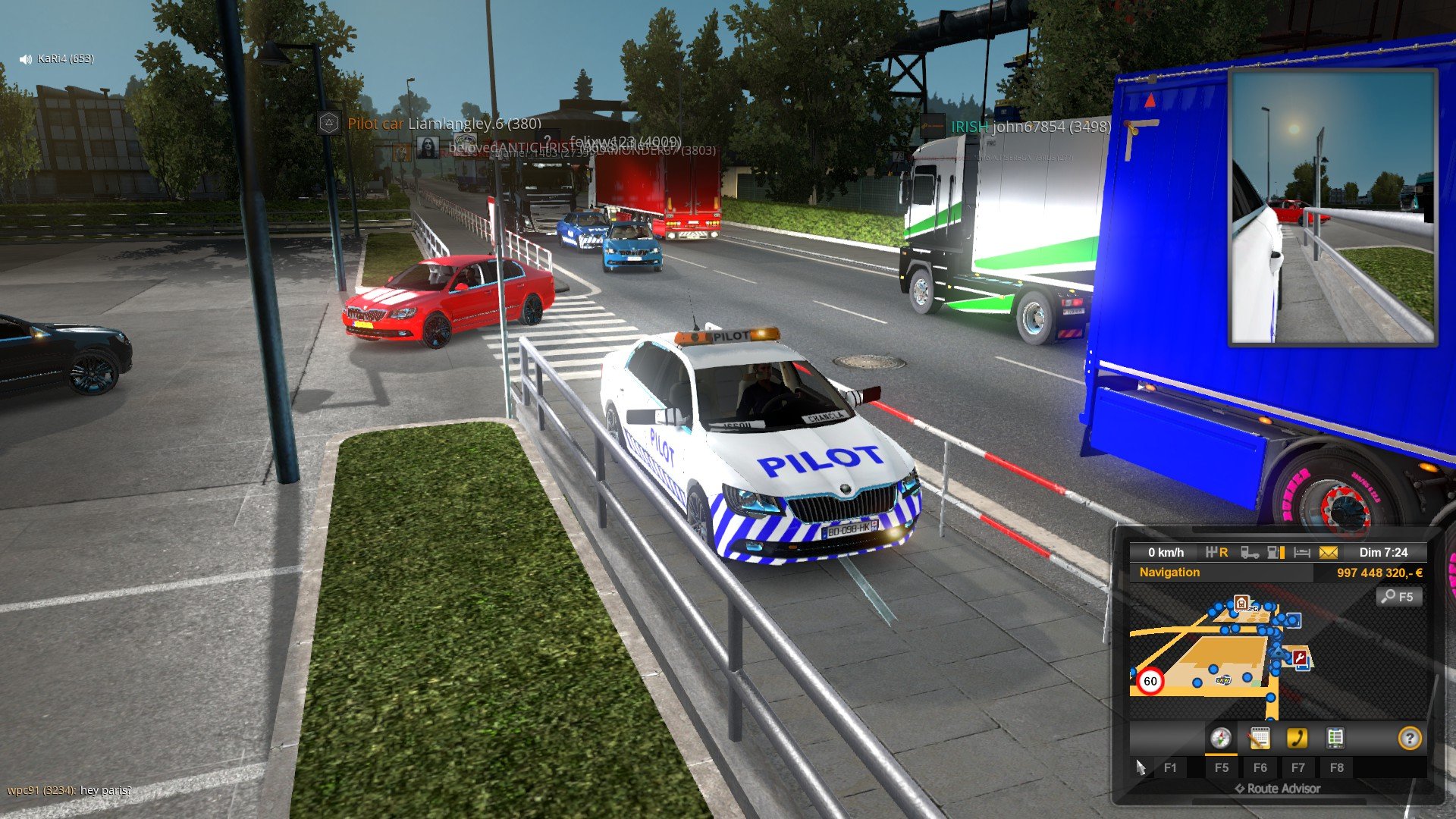Screen dimensions: 1456x819
Task: Click the side mirror view panel
Action: [x=1332, y=207]
